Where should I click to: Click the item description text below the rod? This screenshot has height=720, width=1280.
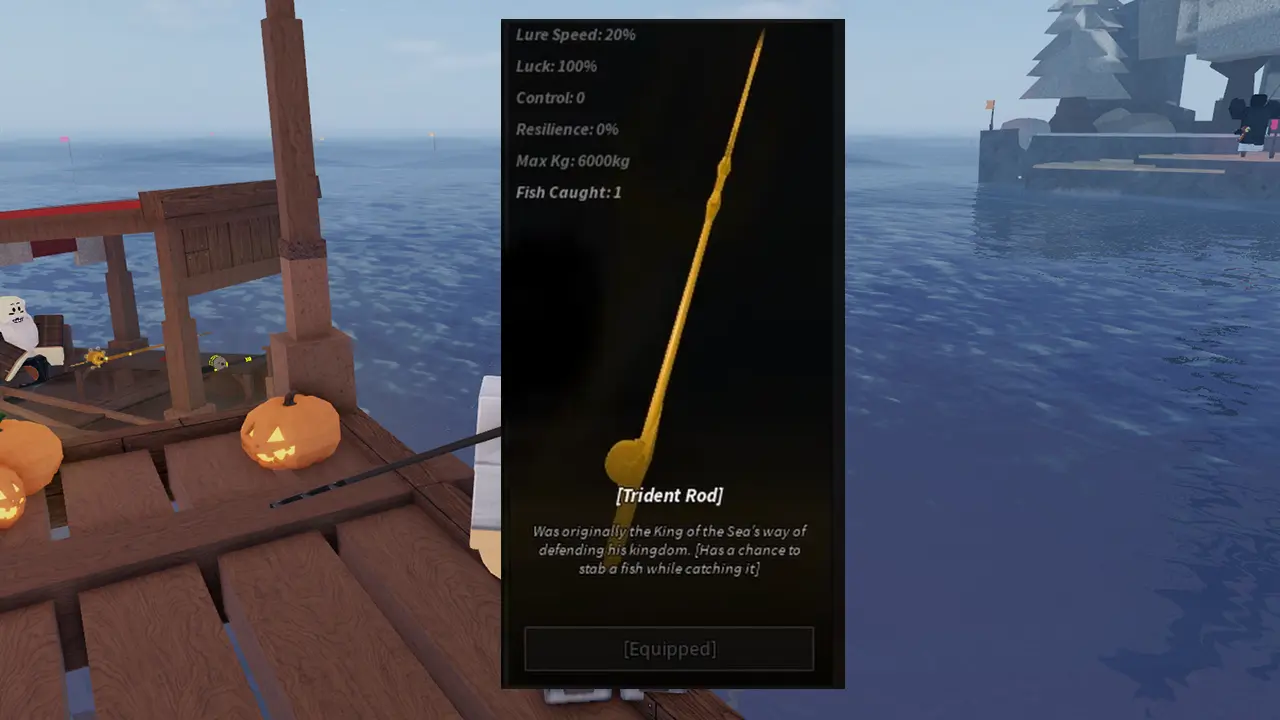[671, 549]
